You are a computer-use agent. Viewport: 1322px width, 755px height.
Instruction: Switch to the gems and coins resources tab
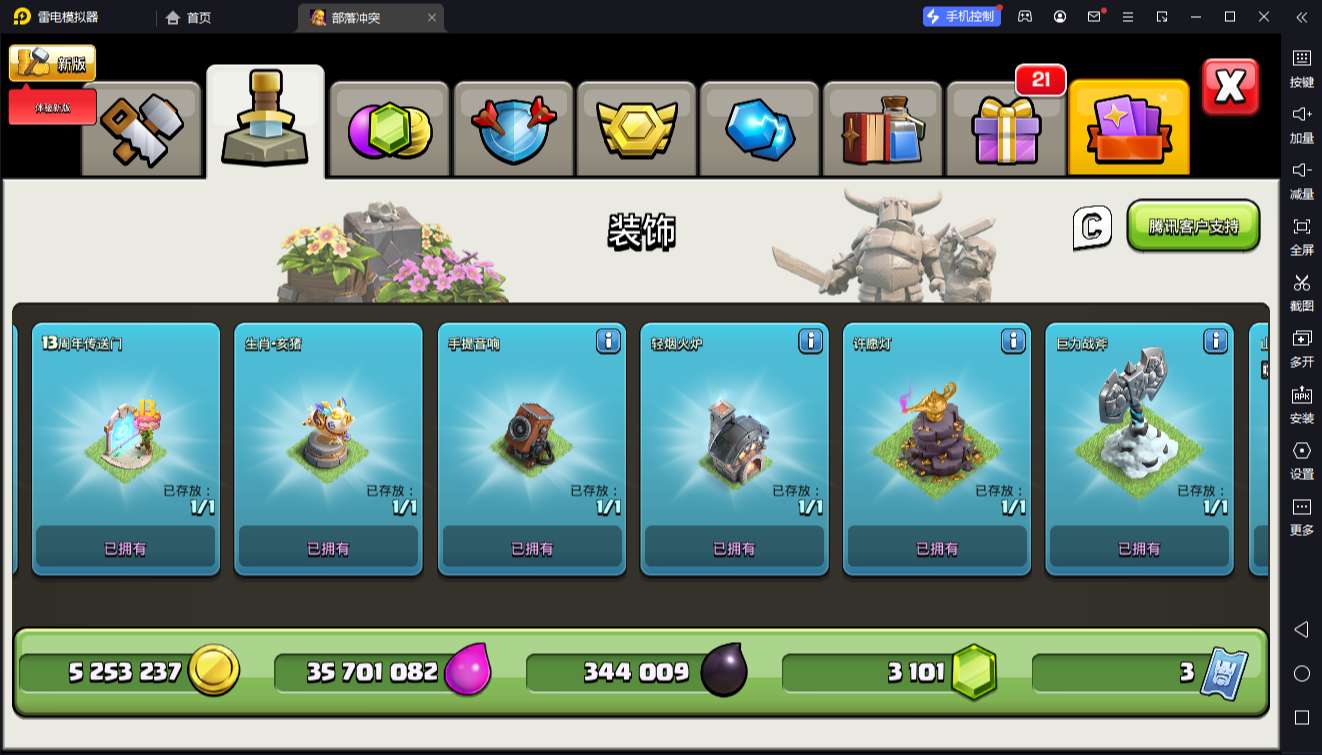[x=389, y=130]
